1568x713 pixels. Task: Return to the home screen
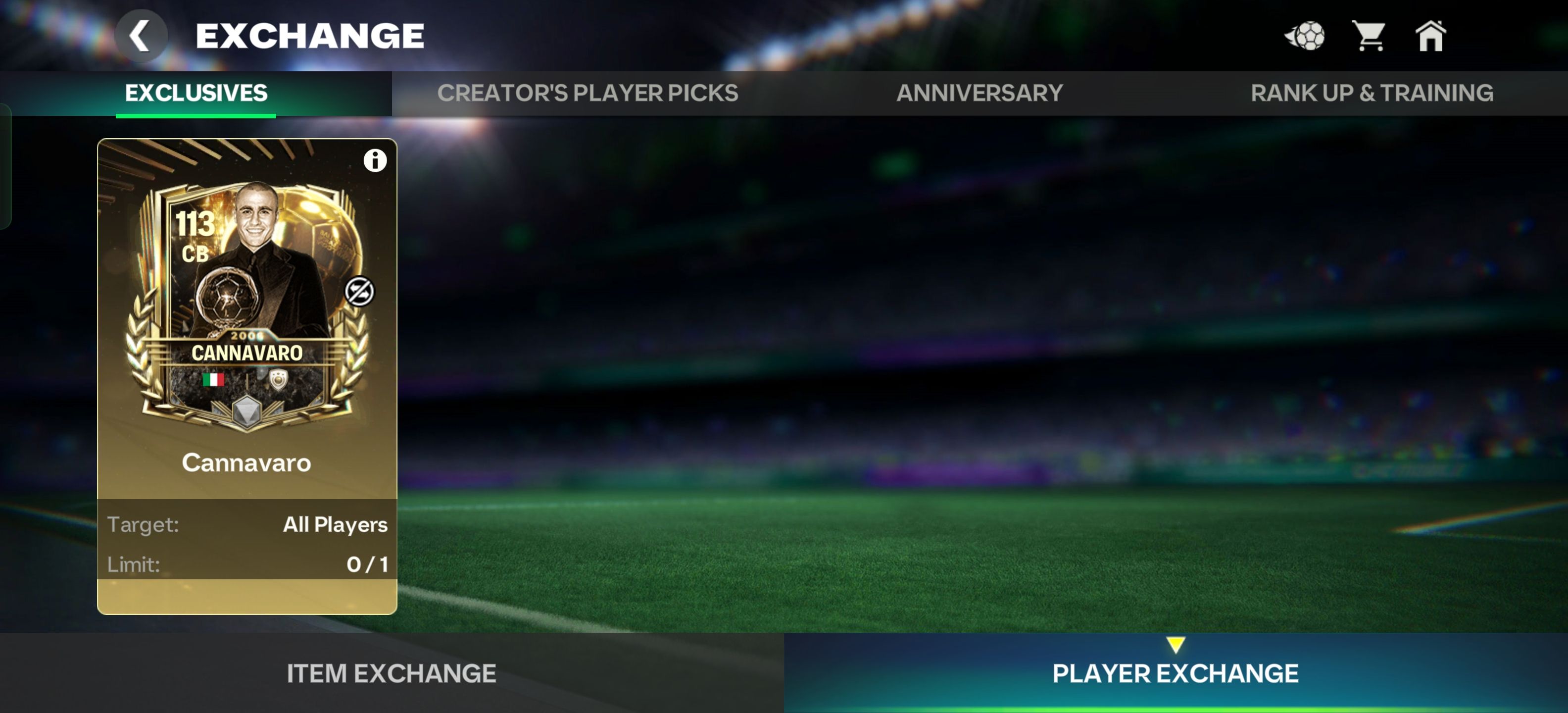(x=1430, y=36)
